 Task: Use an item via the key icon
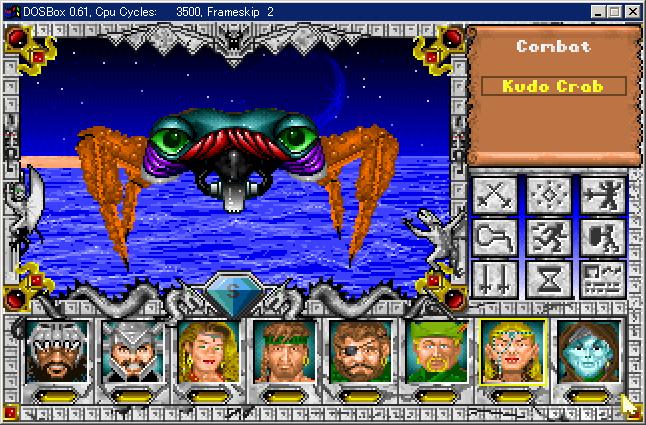pos(496,237)
